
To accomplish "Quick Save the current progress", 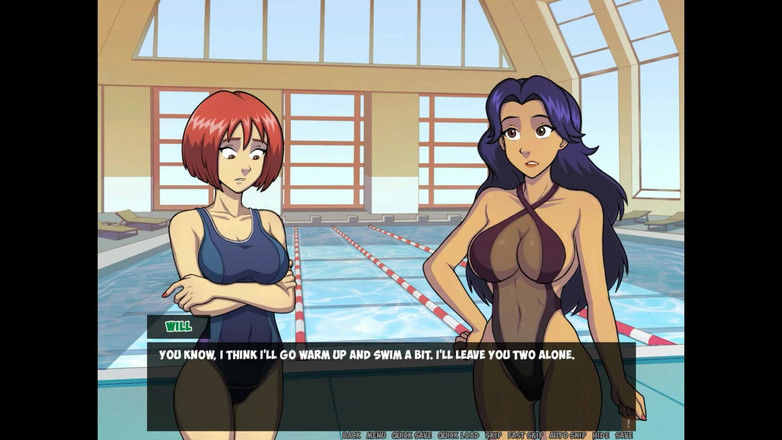I will point(412,435).
